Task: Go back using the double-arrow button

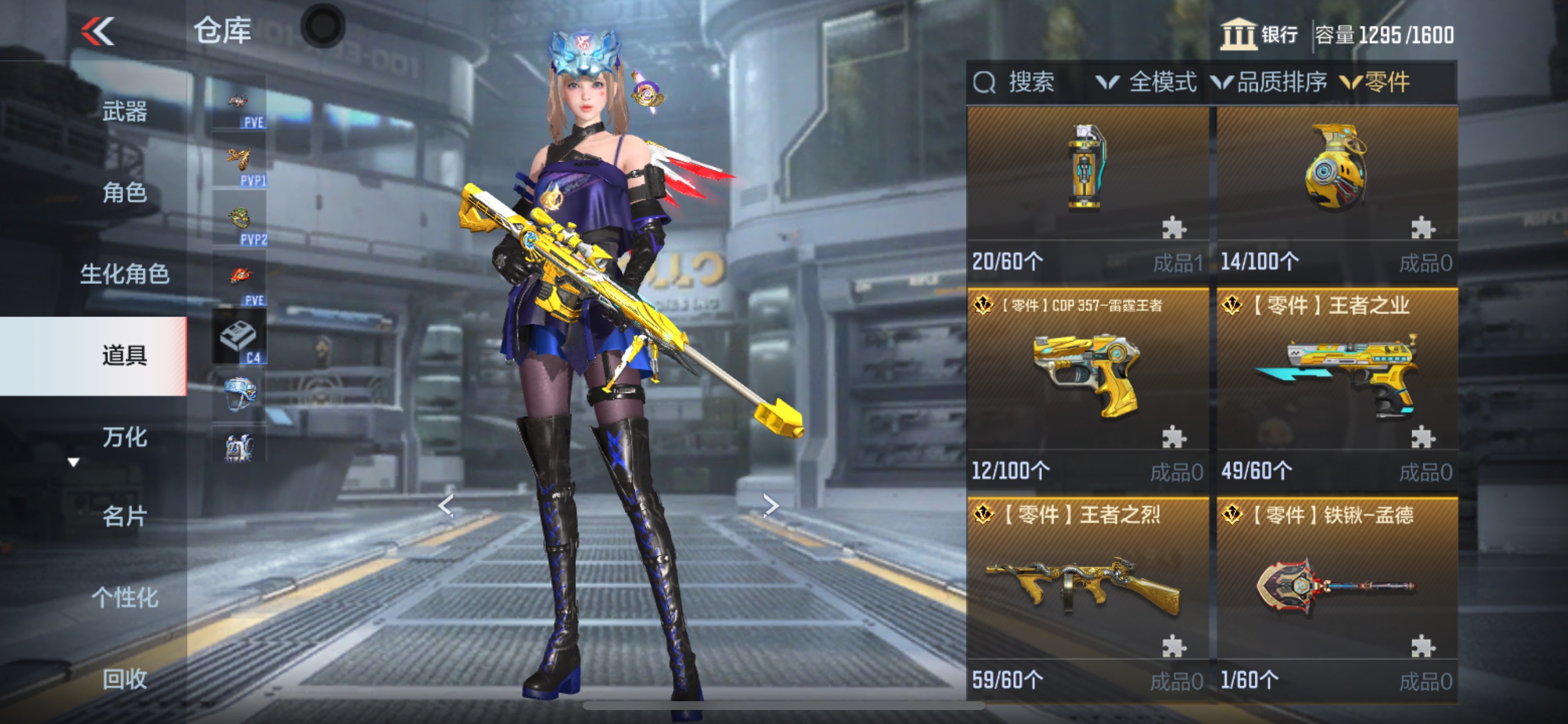Action: click(97, 31)
